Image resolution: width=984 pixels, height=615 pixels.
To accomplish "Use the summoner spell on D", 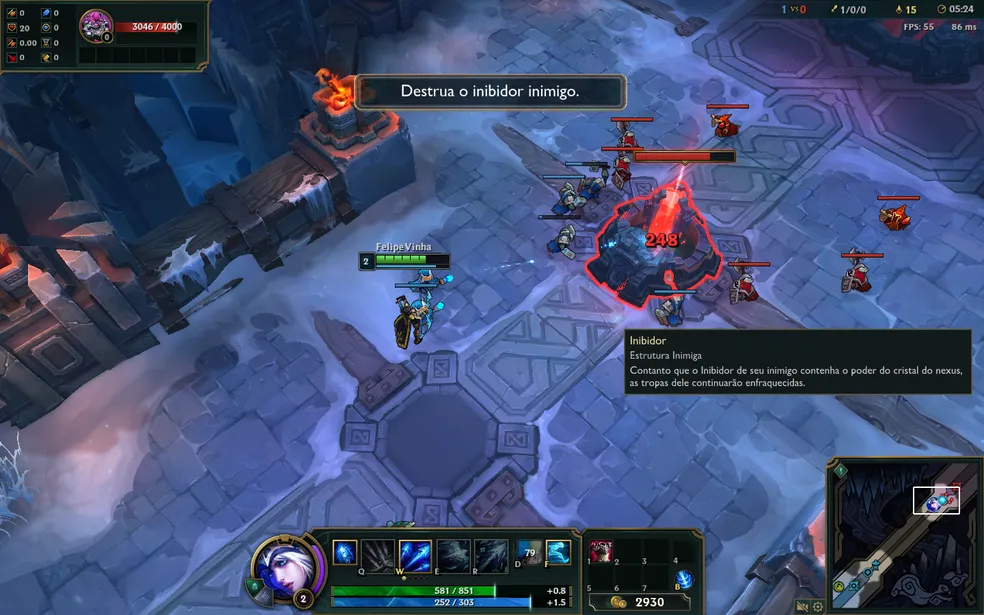I will click(x=529, y=551).
